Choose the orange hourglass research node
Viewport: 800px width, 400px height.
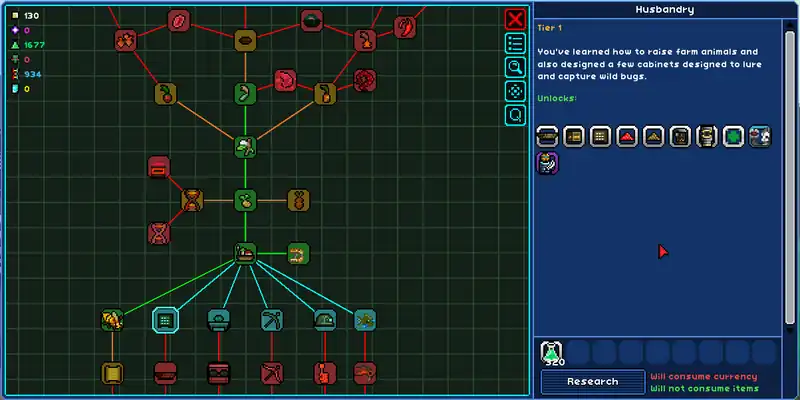(x=191, y=200)
